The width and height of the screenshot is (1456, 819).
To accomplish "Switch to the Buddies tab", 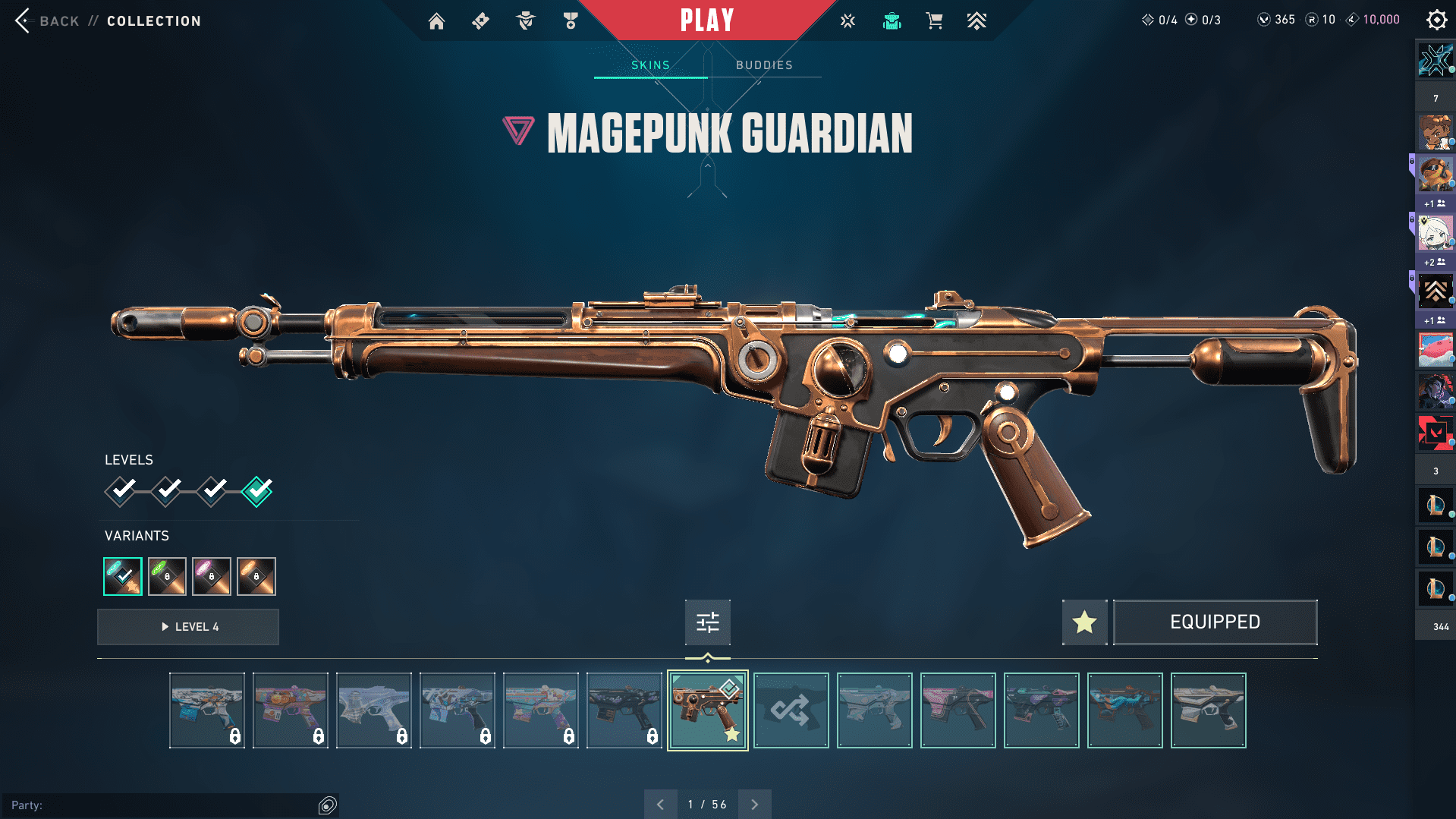I will coord(764,65).
